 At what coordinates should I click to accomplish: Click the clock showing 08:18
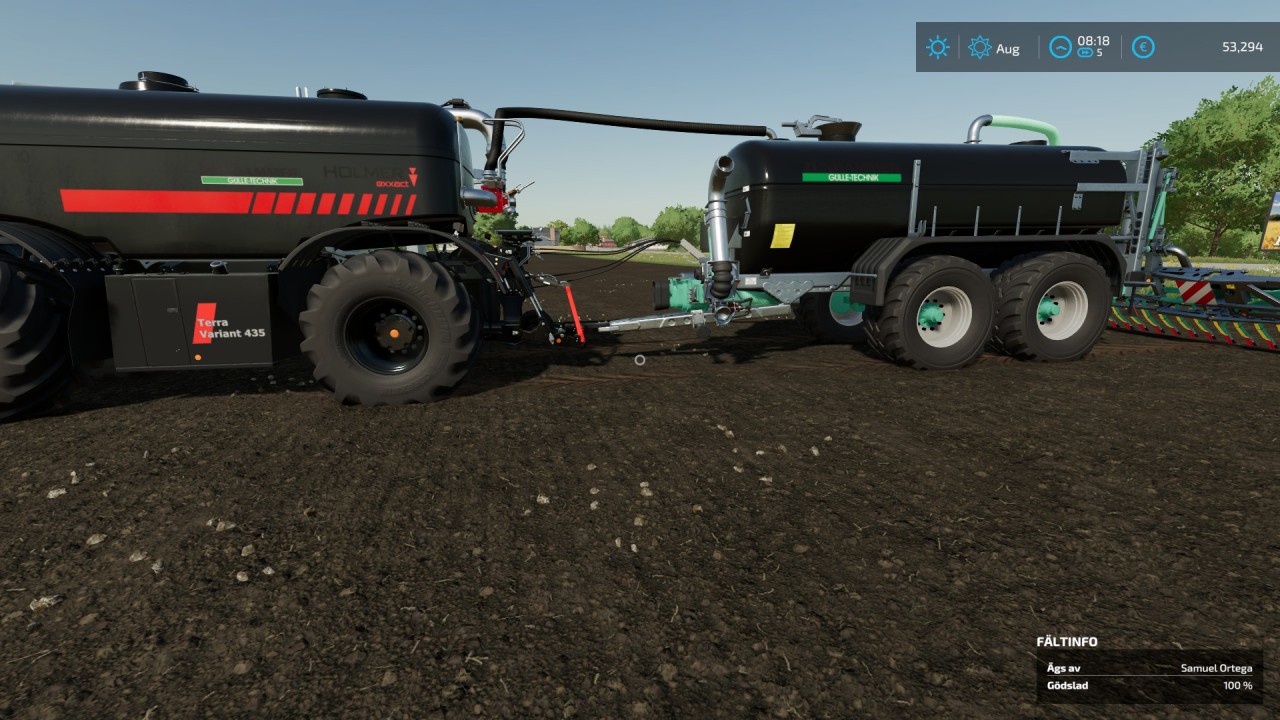1094,41
